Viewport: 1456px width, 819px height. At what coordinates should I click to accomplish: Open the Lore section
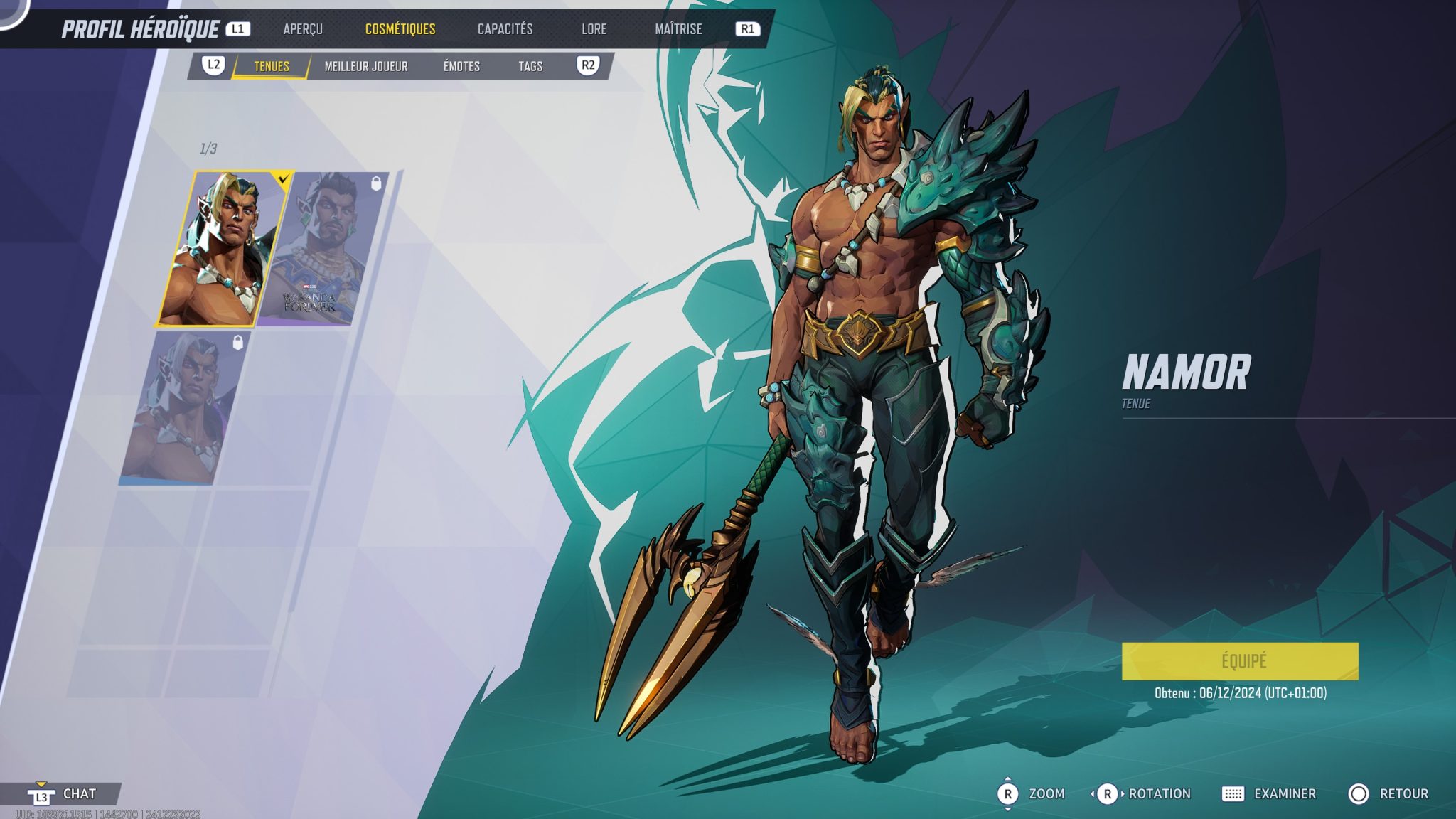tap(594, 29)
